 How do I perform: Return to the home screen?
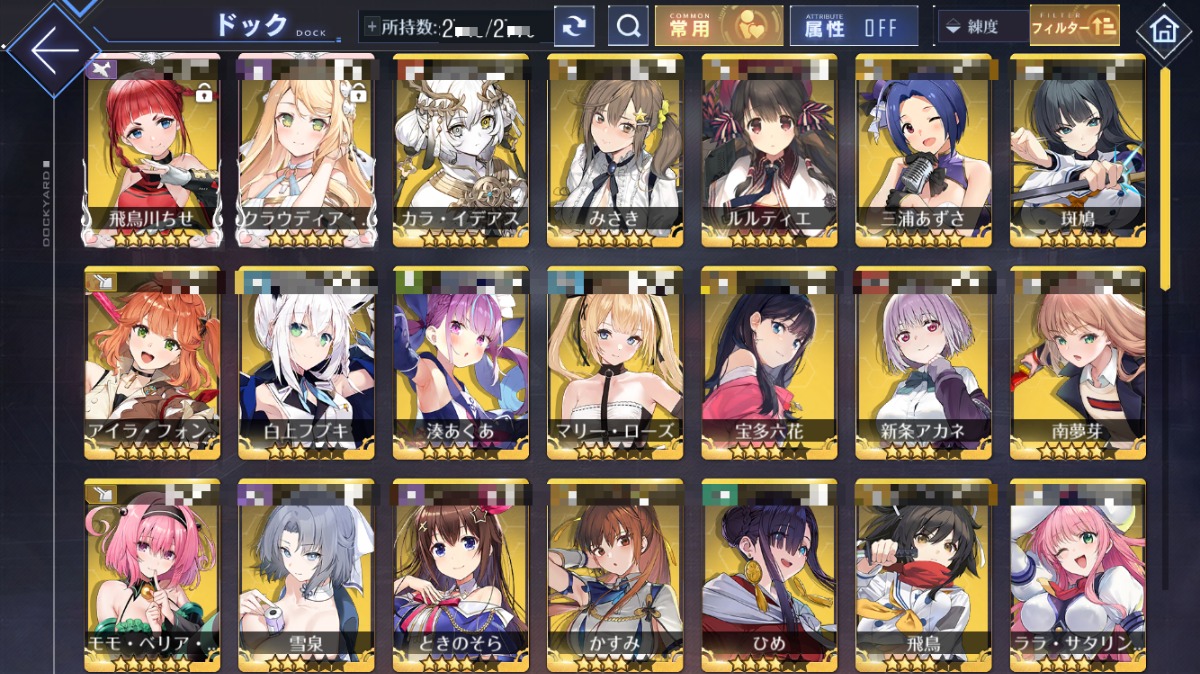click(x=1163, y=29)
